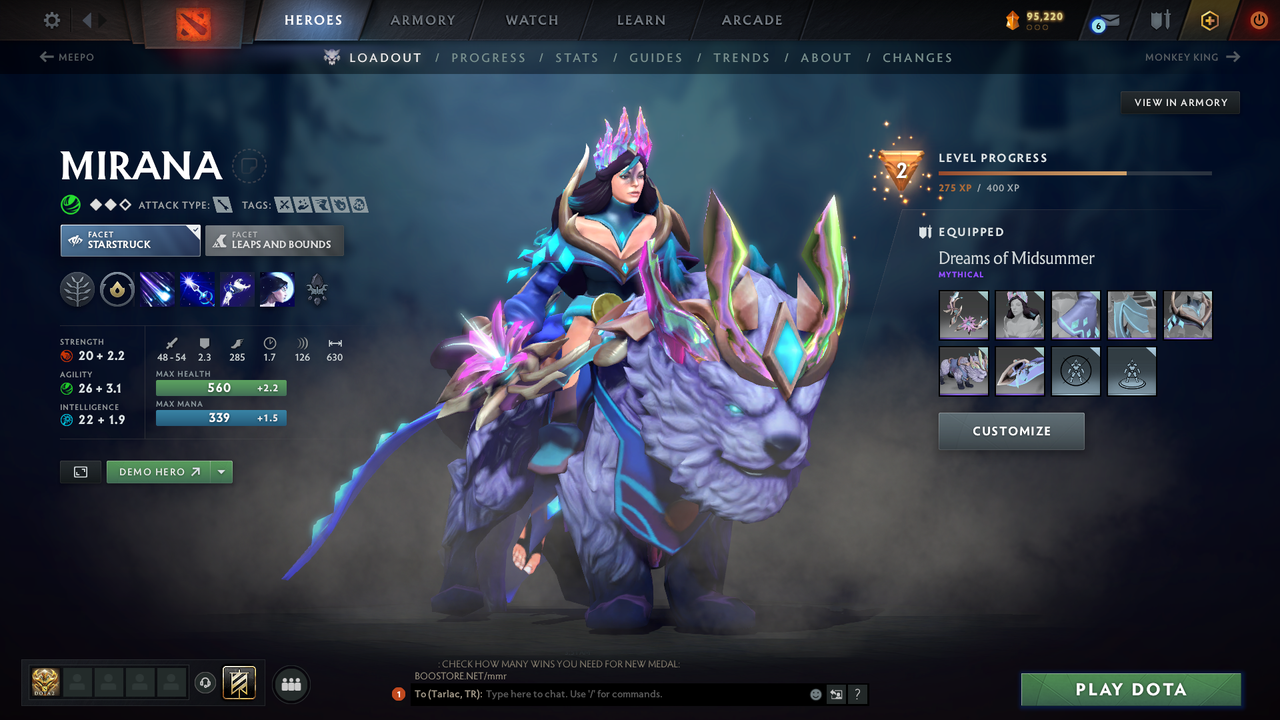Click the hero Level Progress XP bar

pos(1075,172)
